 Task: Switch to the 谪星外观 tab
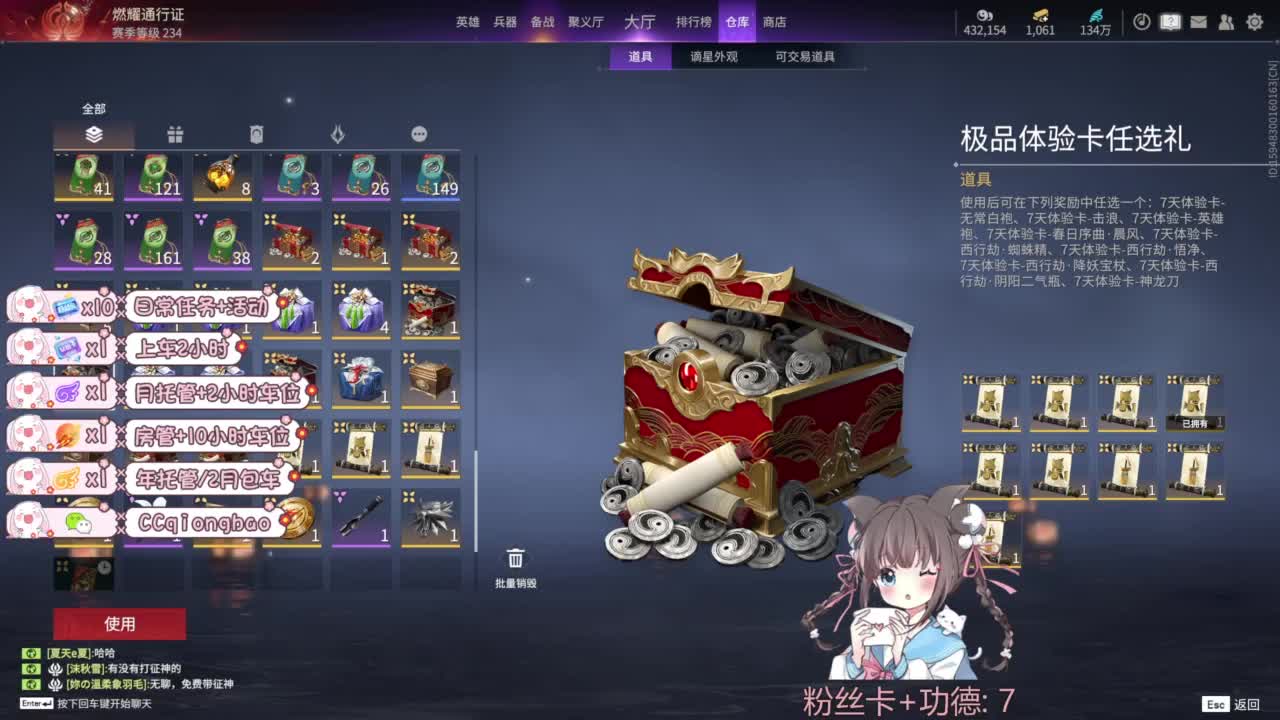(x=713, y=57)
